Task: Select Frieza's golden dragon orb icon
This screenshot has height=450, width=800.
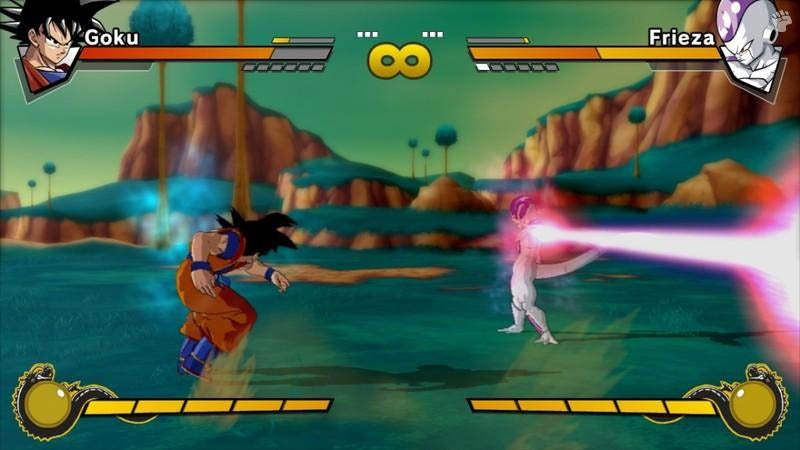Action: click(753, 403)
